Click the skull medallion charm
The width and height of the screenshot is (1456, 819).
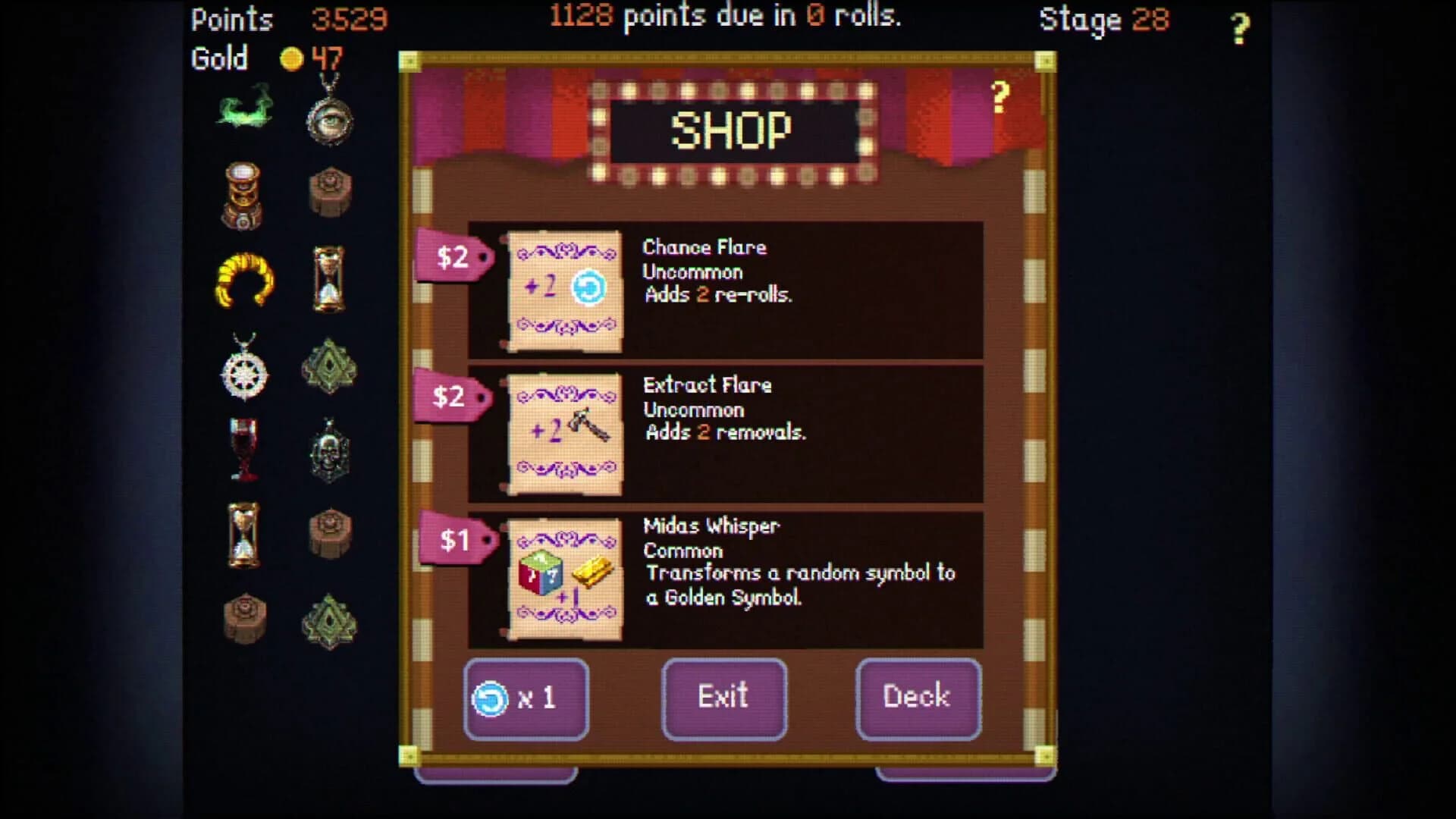(x=330, y=451)
